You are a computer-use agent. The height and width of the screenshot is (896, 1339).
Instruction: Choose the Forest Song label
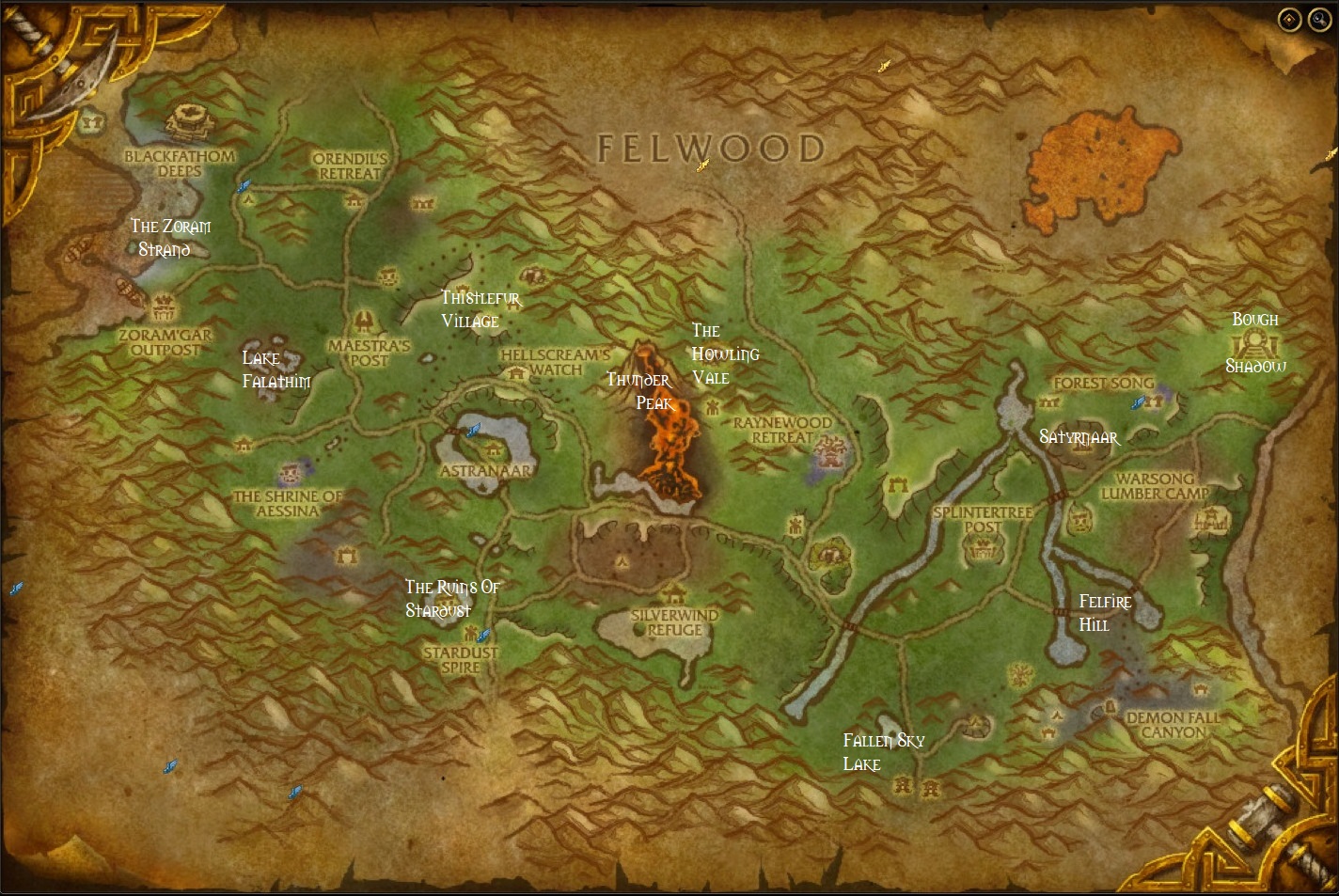point(1103,384)
